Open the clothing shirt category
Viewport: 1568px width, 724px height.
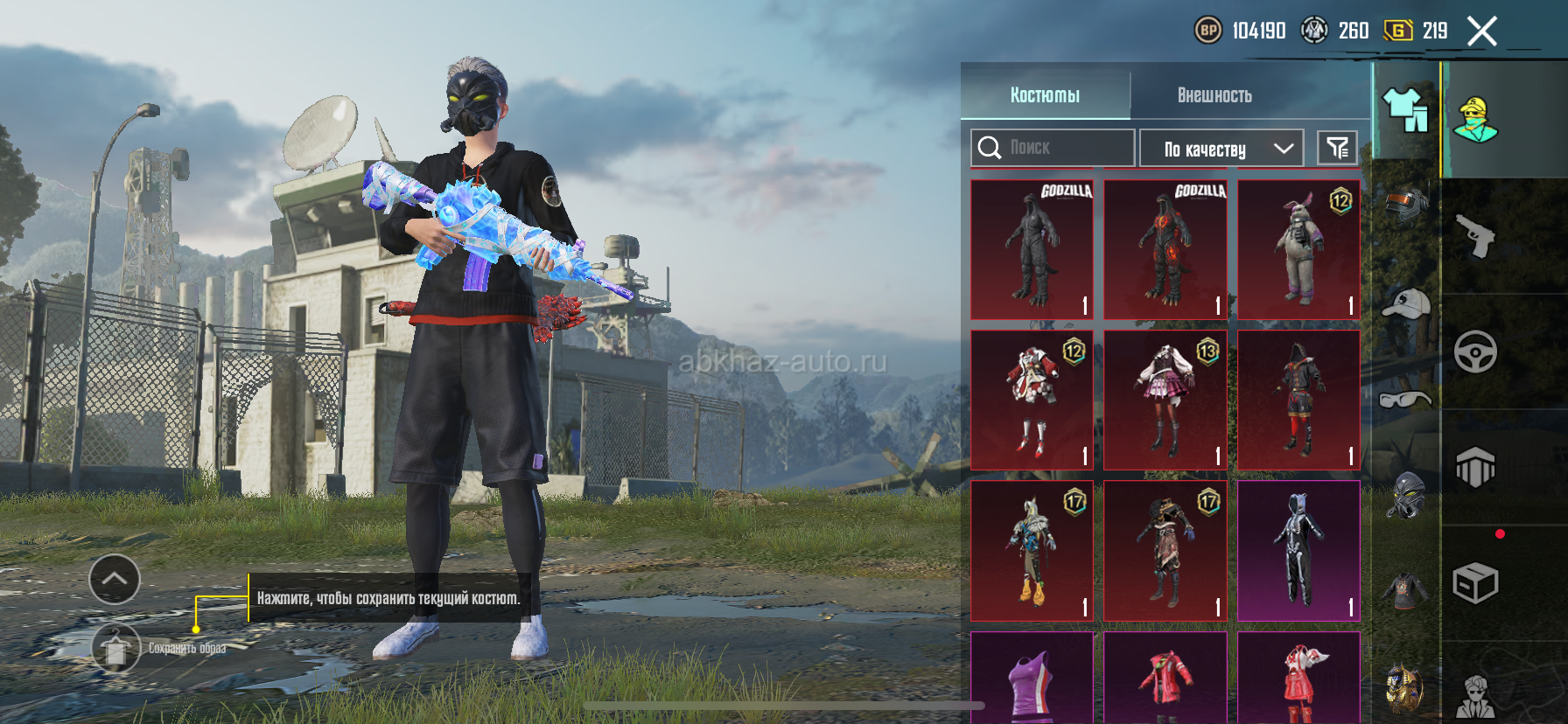coord(1405,111)
